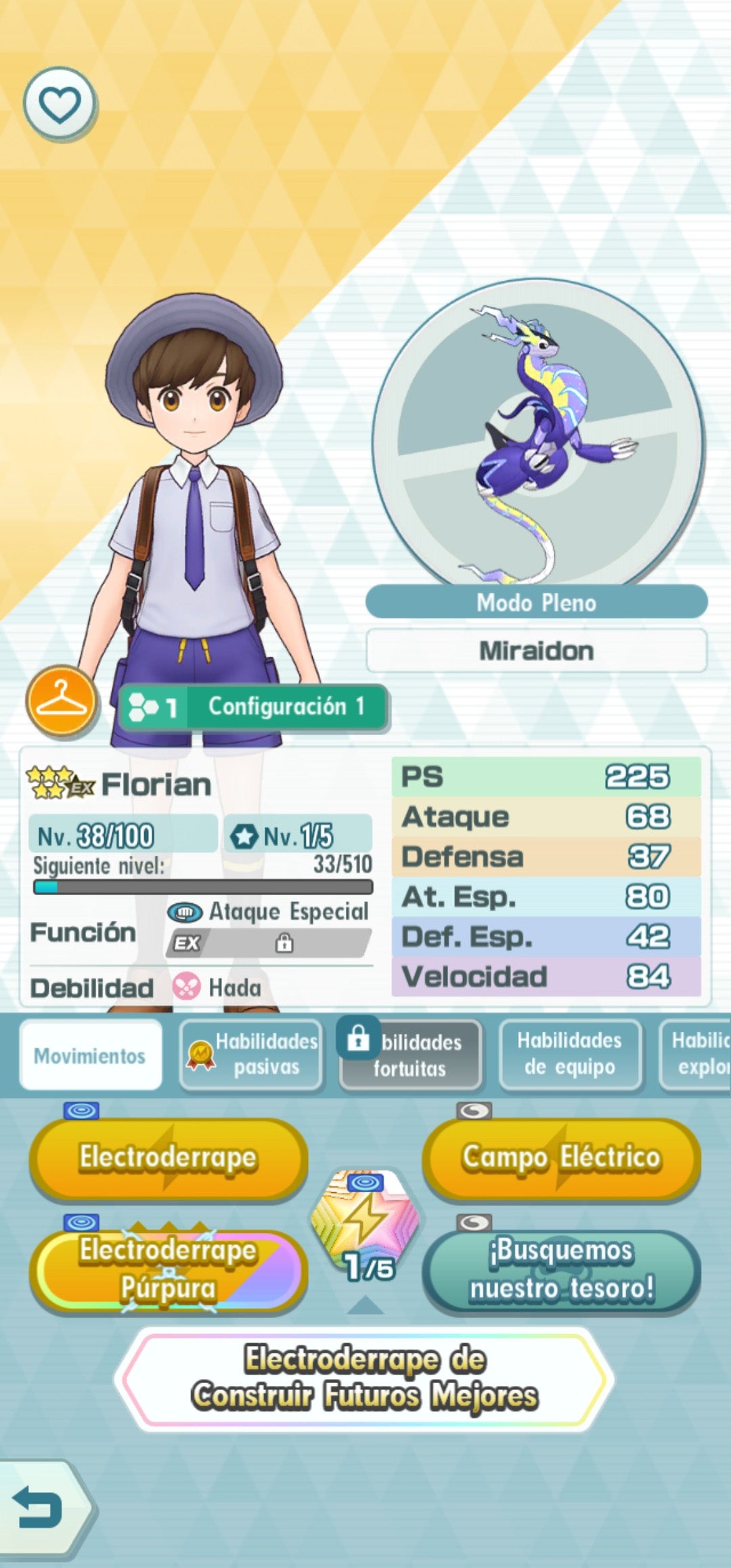This screenshot has height=1568, width=731.
Task: Tap the Modo Pleno form label
Action: click(536, 603)
